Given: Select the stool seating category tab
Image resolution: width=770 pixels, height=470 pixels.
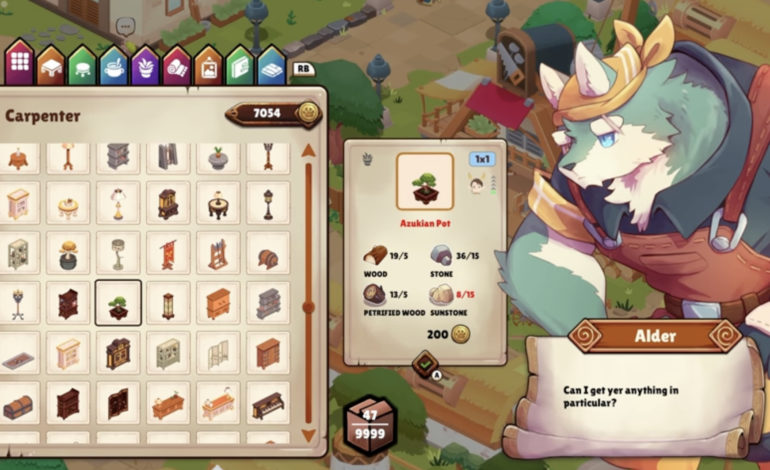Looking at the screenshot, I should (82, 67).
